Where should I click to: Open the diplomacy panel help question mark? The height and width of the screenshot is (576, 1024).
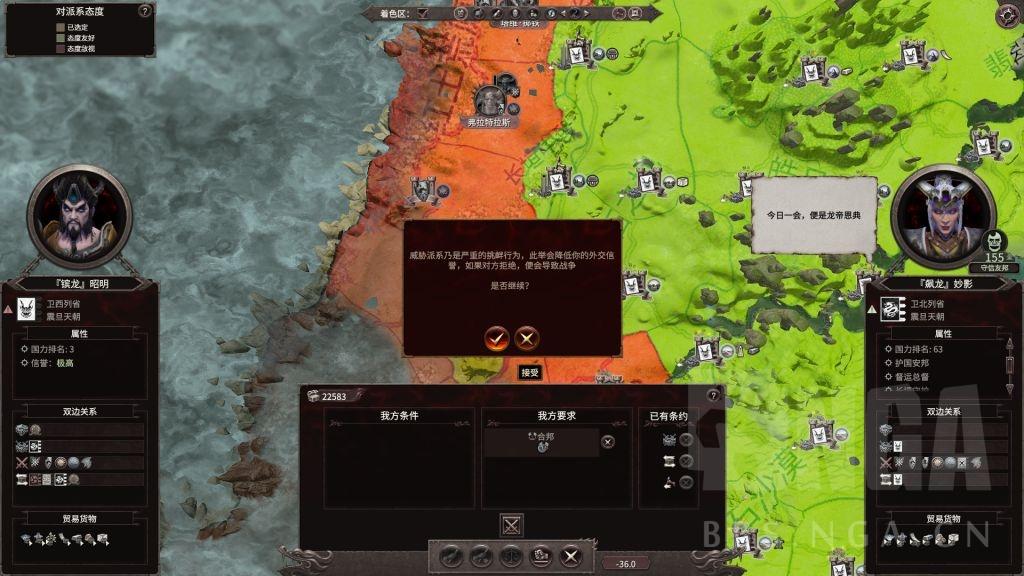713,396
